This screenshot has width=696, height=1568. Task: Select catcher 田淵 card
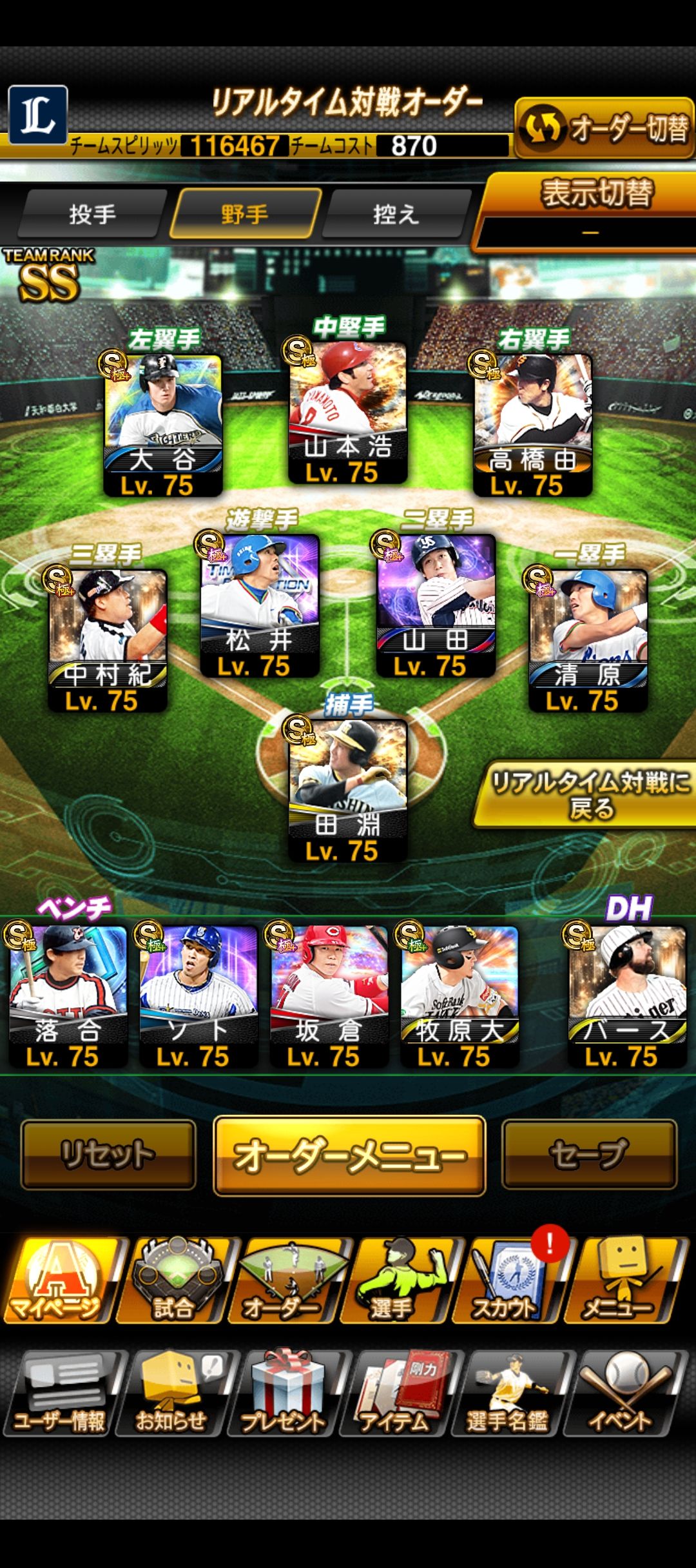347,790
